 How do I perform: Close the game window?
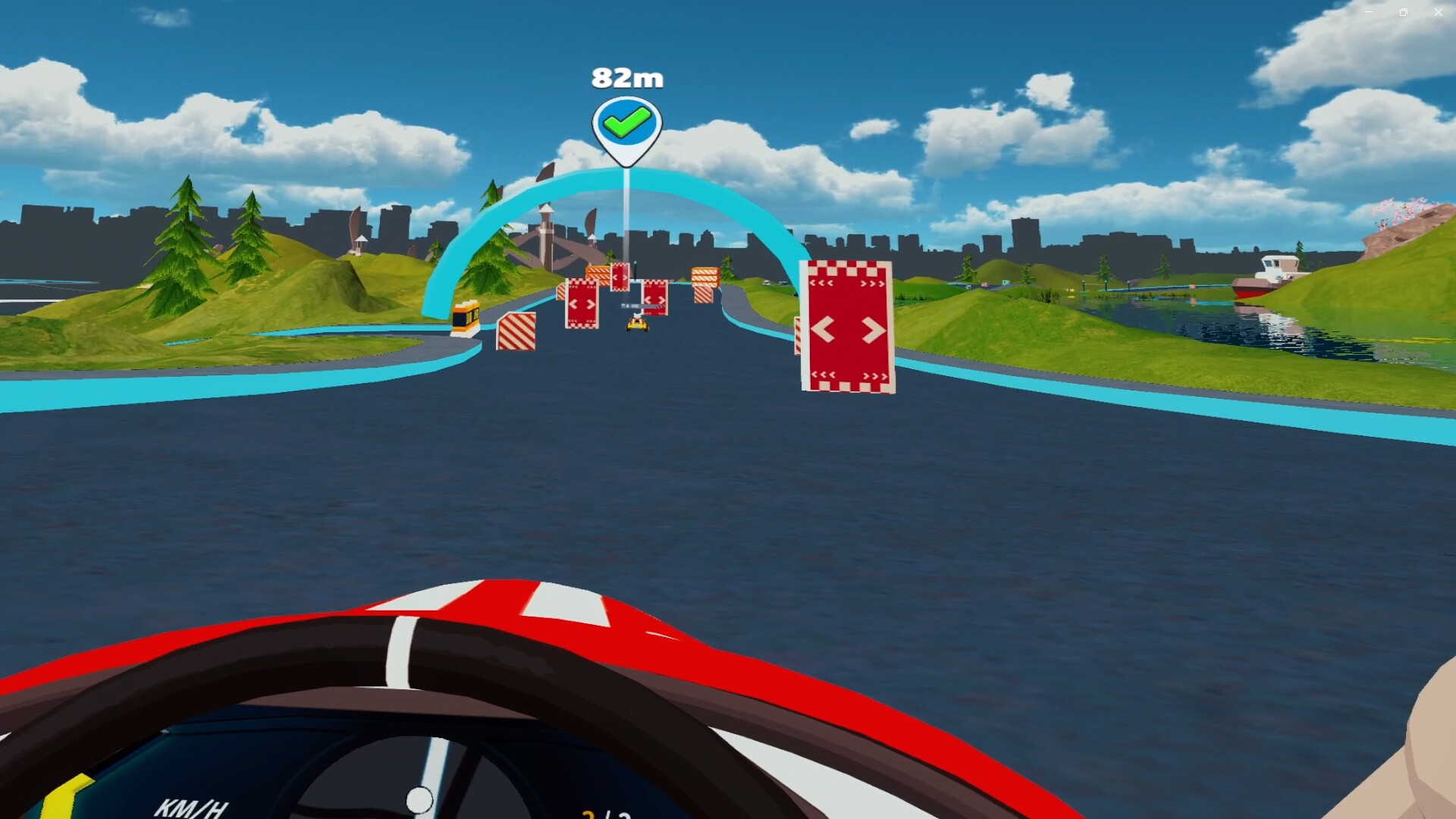[1438, 12]
